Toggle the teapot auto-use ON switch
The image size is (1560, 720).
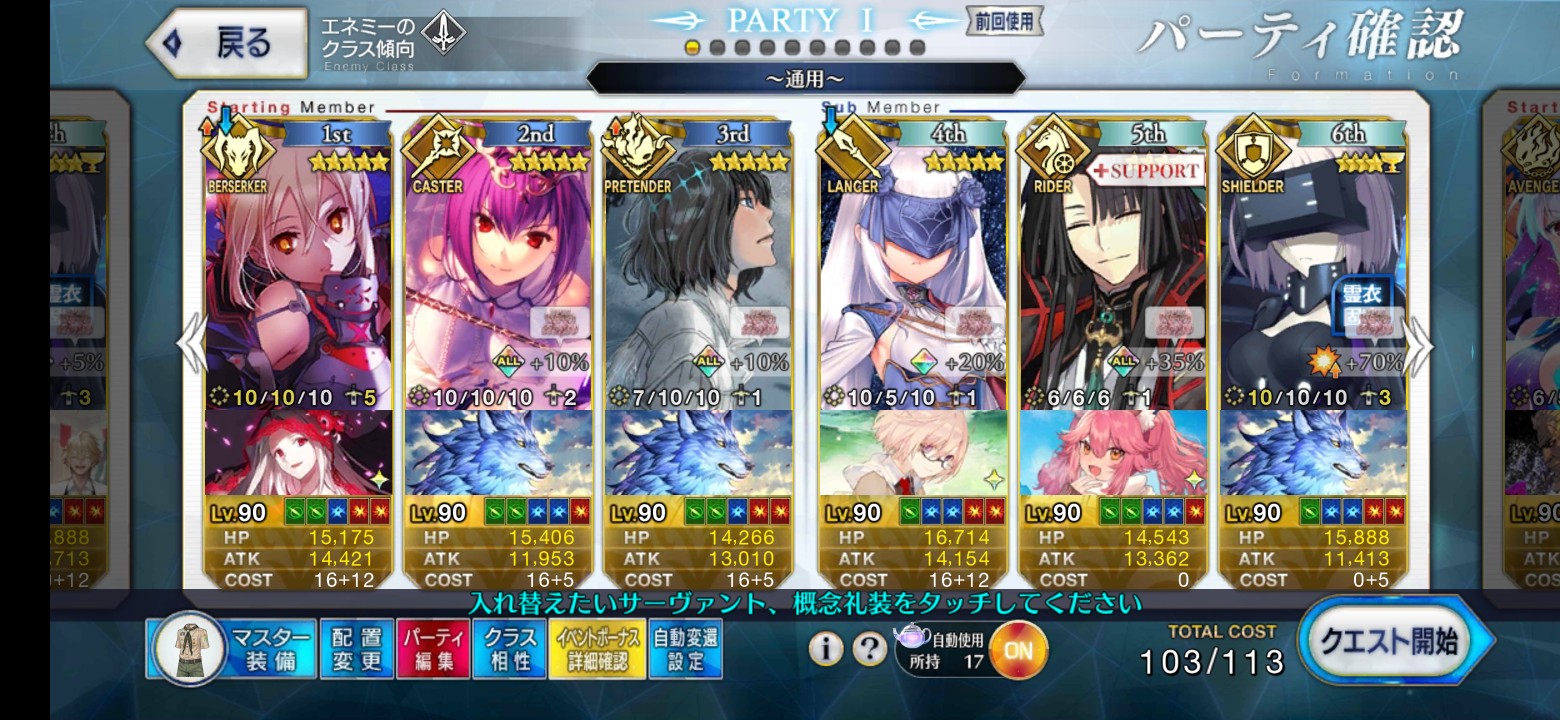pyautogui.click(x=1017, y=649)
